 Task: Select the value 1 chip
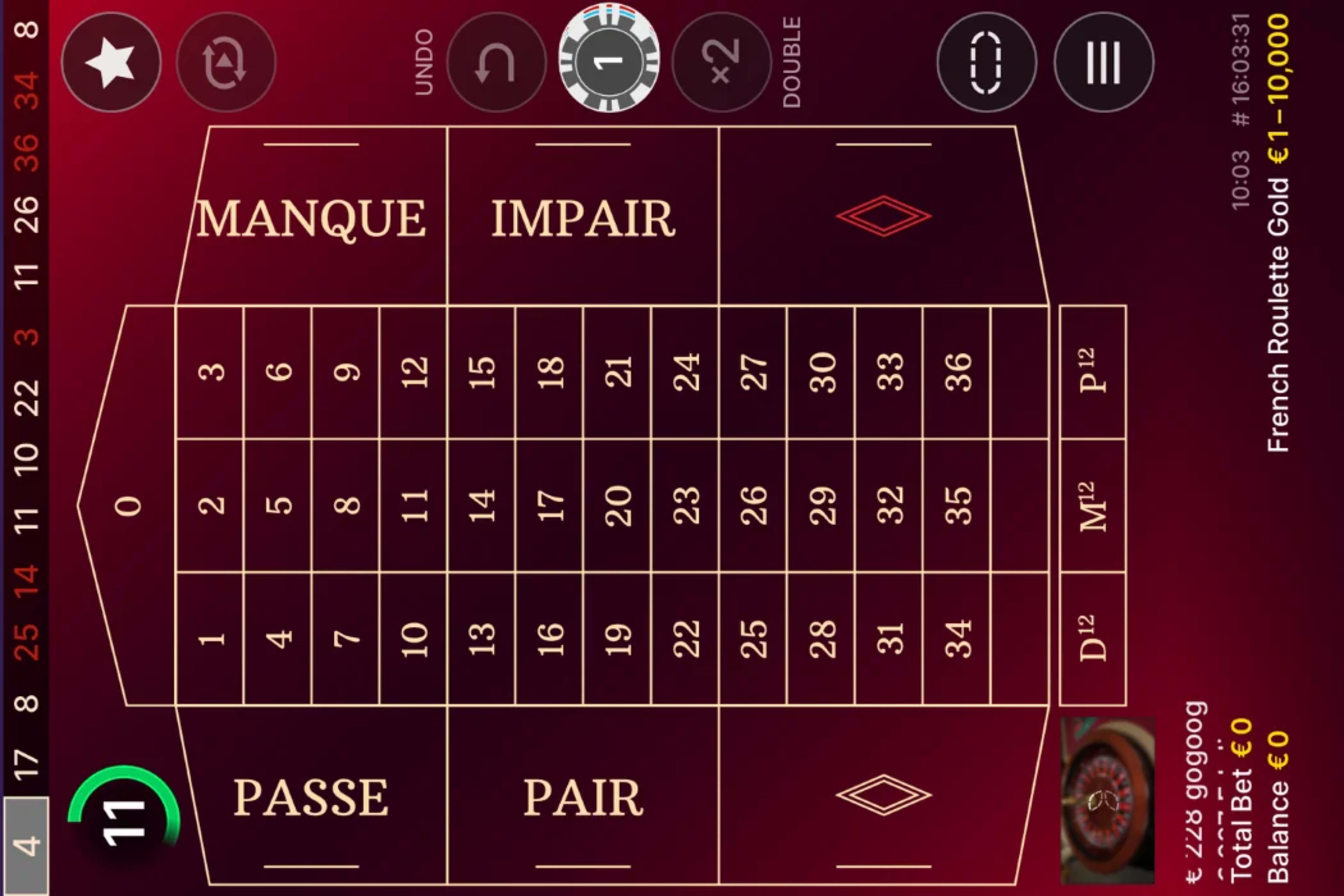610,62
